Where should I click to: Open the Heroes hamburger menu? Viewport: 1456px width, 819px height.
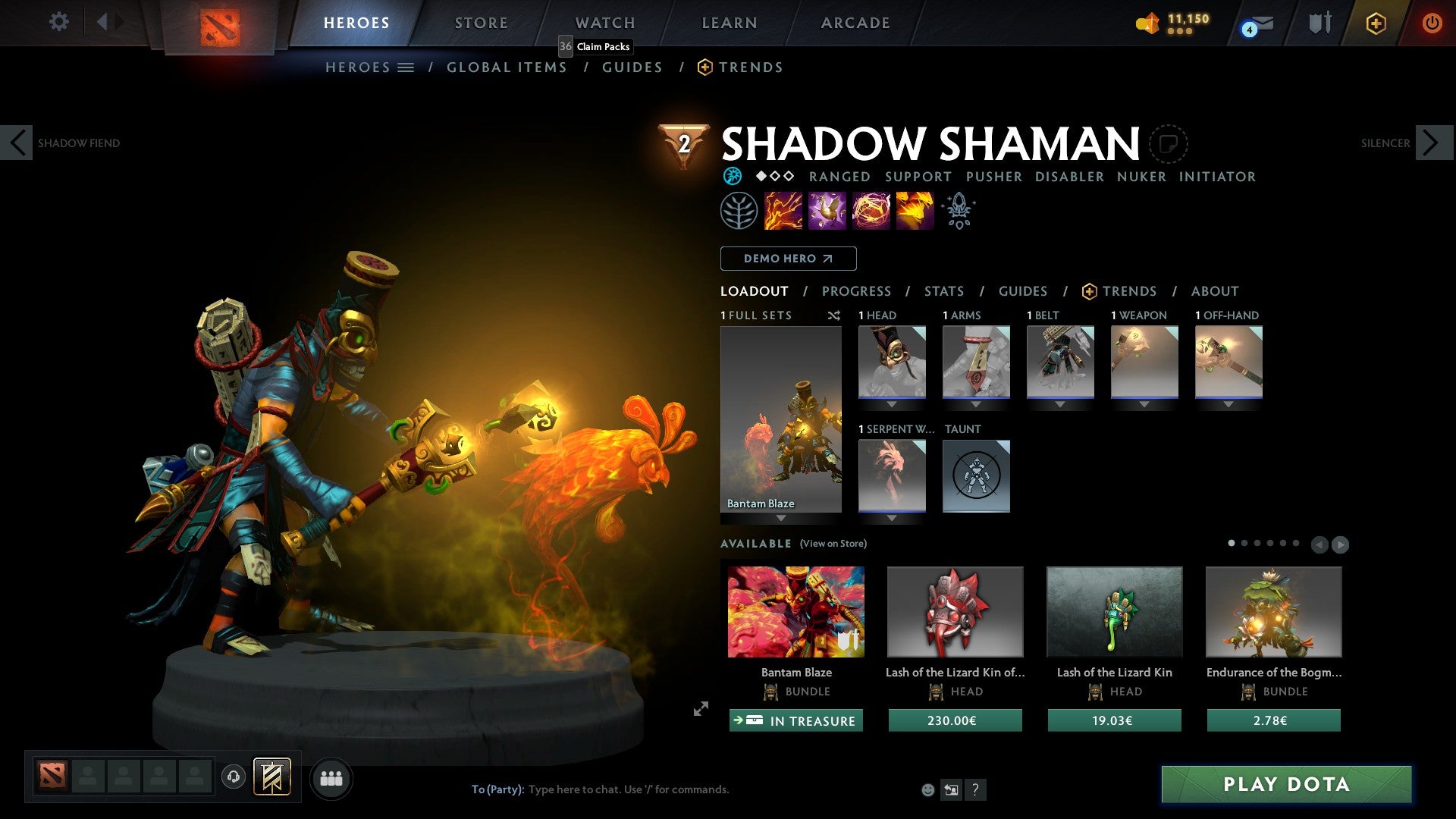pos(406,67)
